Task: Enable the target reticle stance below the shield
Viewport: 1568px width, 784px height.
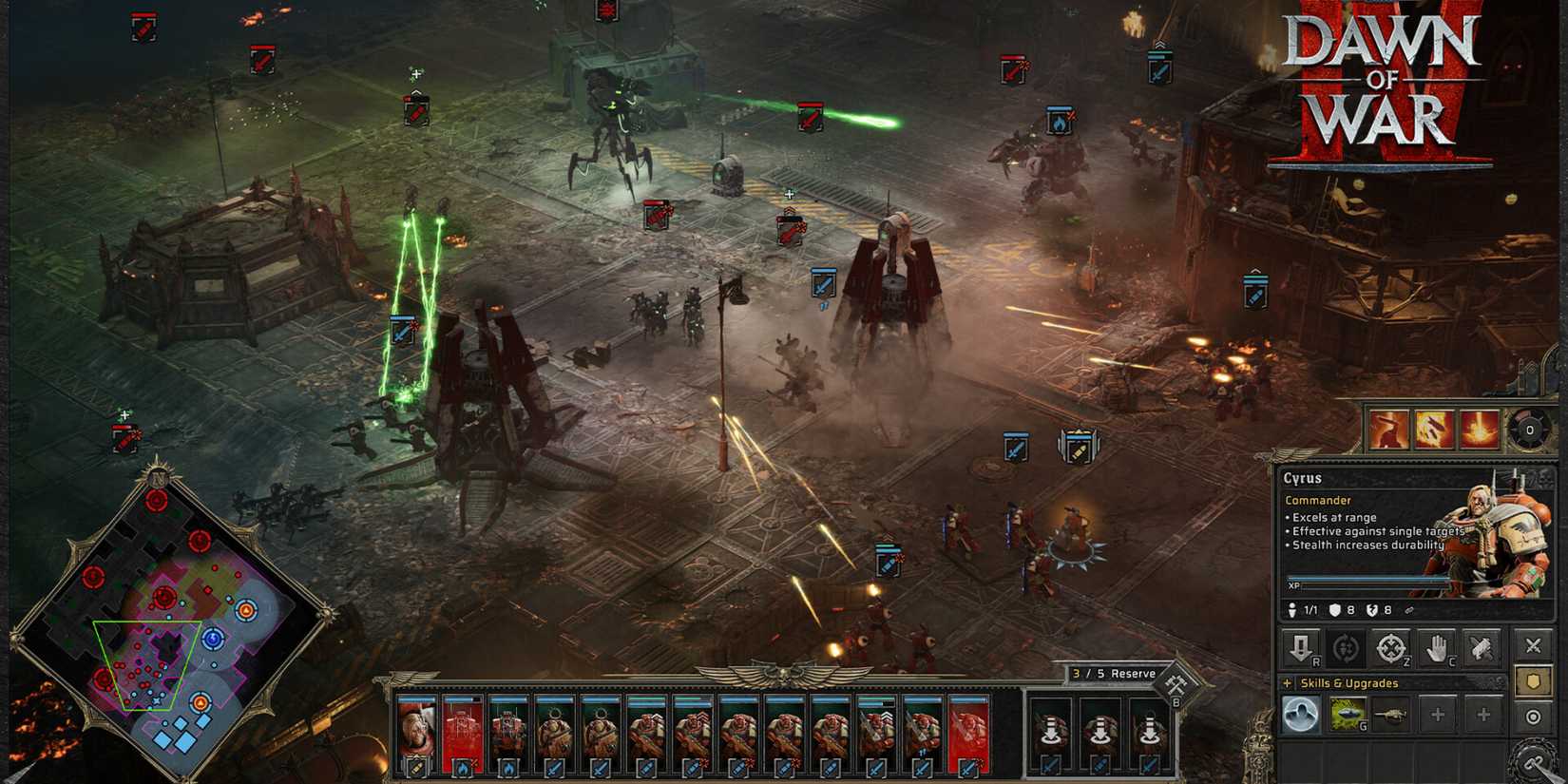Action: [x=1532, y=716]
